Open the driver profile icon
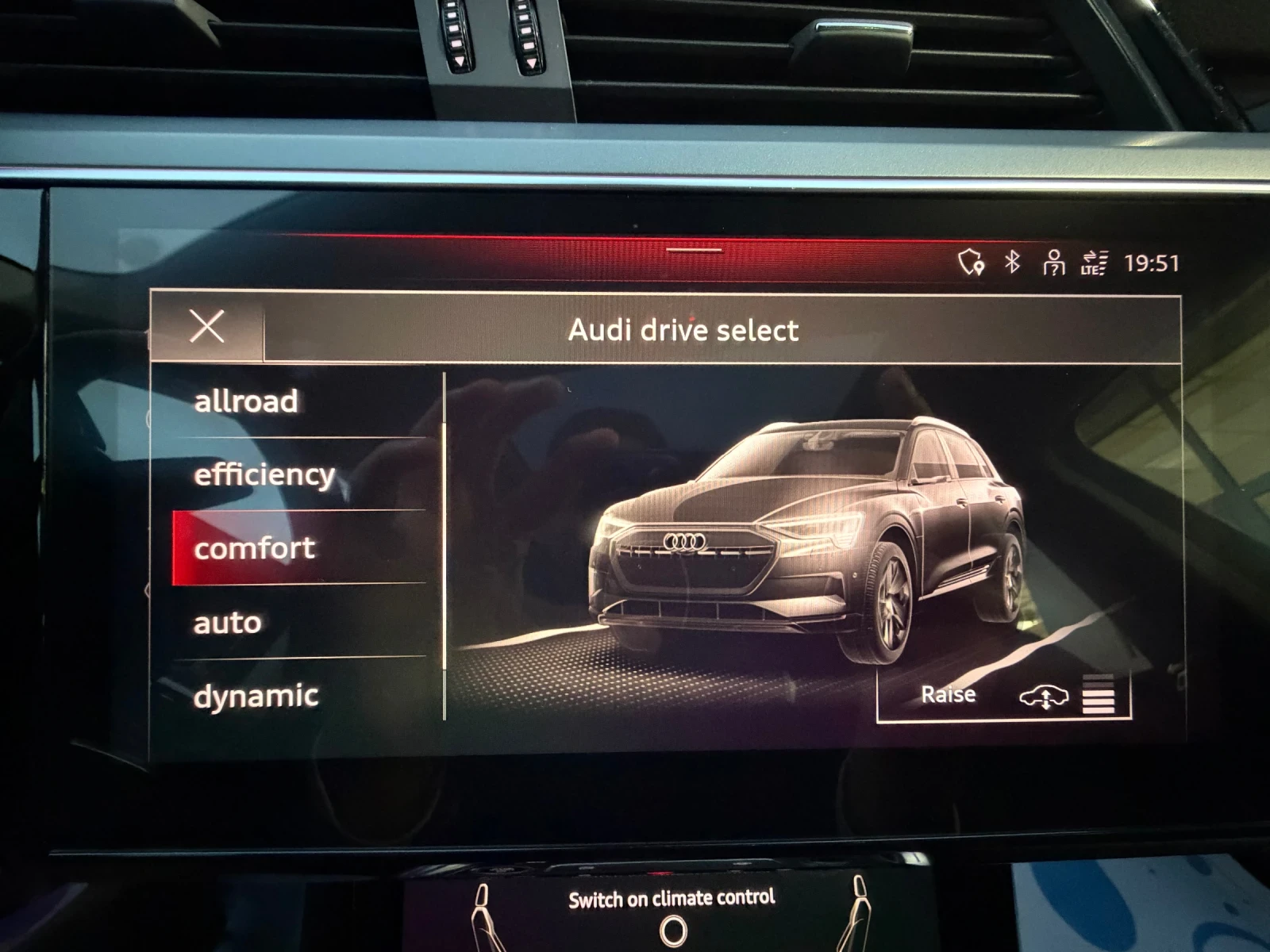 pos(1053,263)
